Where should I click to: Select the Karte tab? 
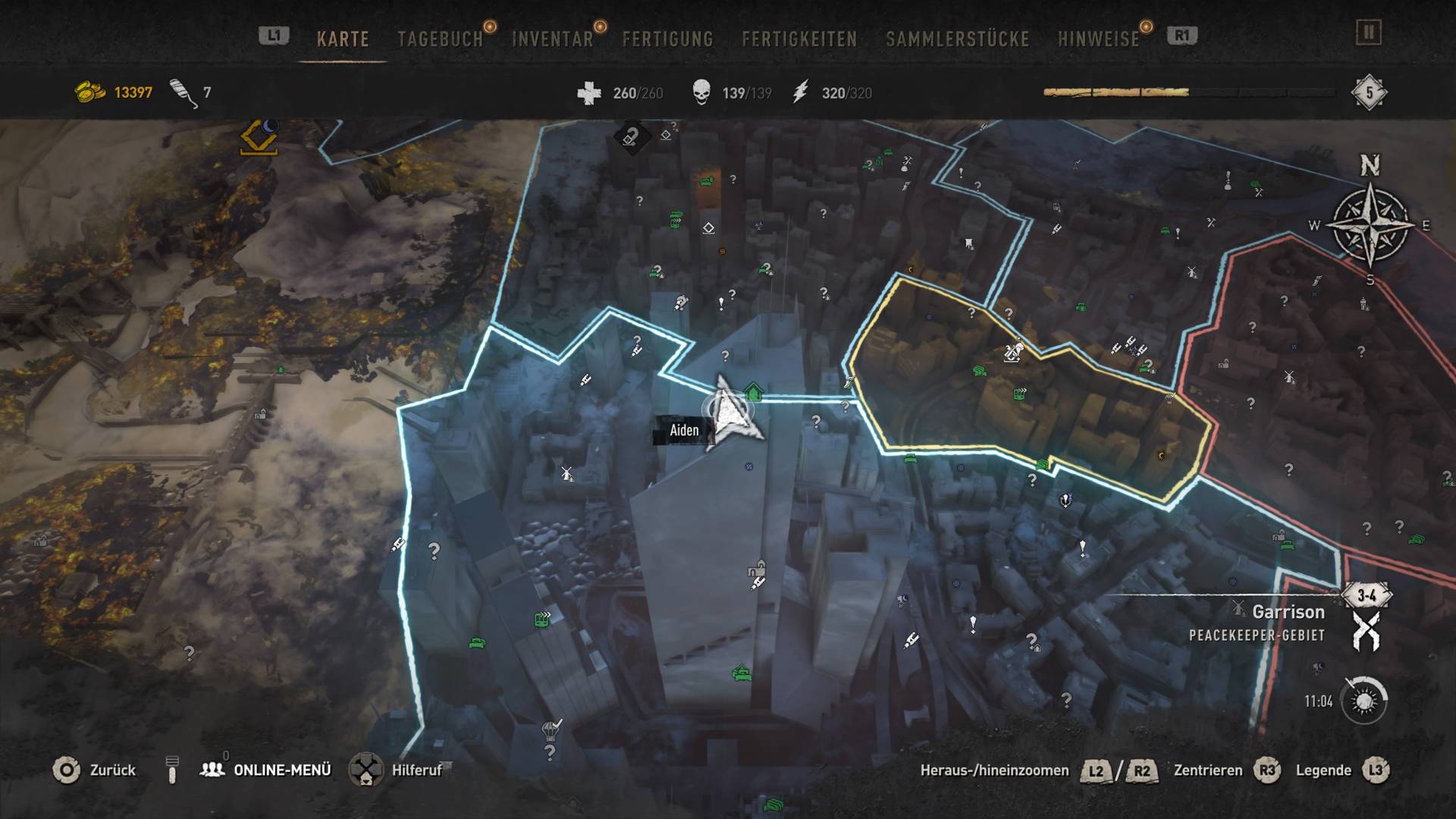coord(343,39)
